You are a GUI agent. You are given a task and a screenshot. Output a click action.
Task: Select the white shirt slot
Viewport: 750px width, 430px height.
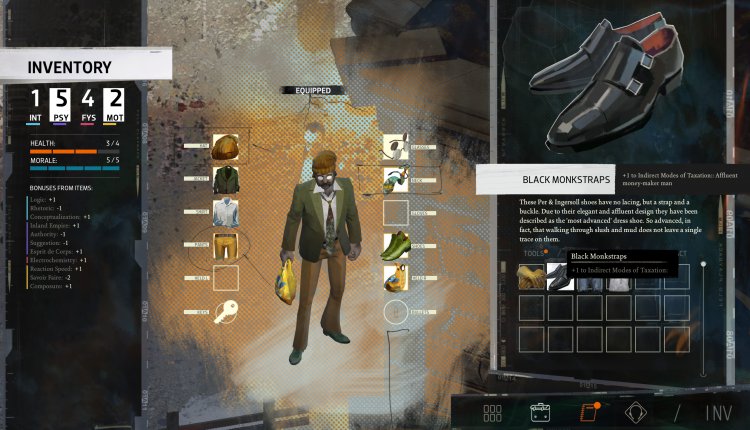(x=226, y=214)
